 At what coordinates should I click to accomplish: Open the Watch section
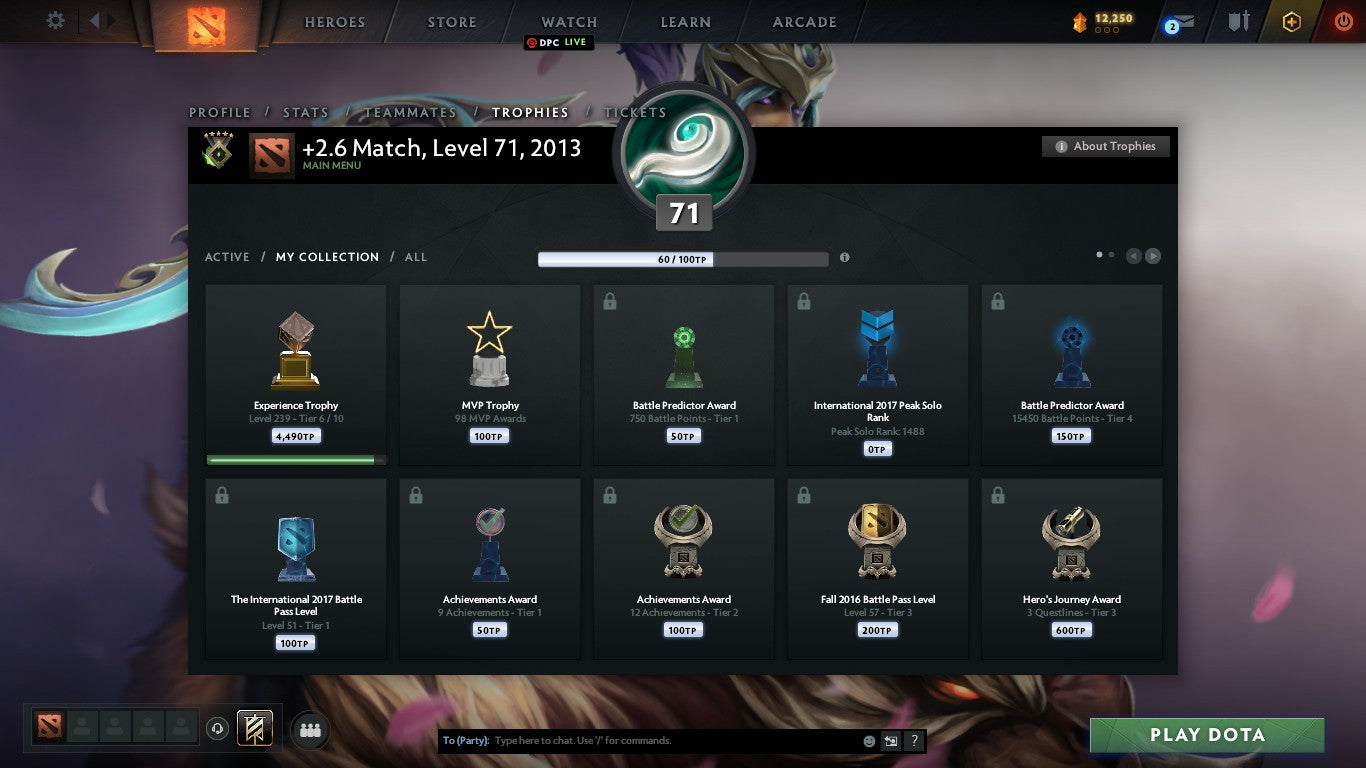coord(569,22)
